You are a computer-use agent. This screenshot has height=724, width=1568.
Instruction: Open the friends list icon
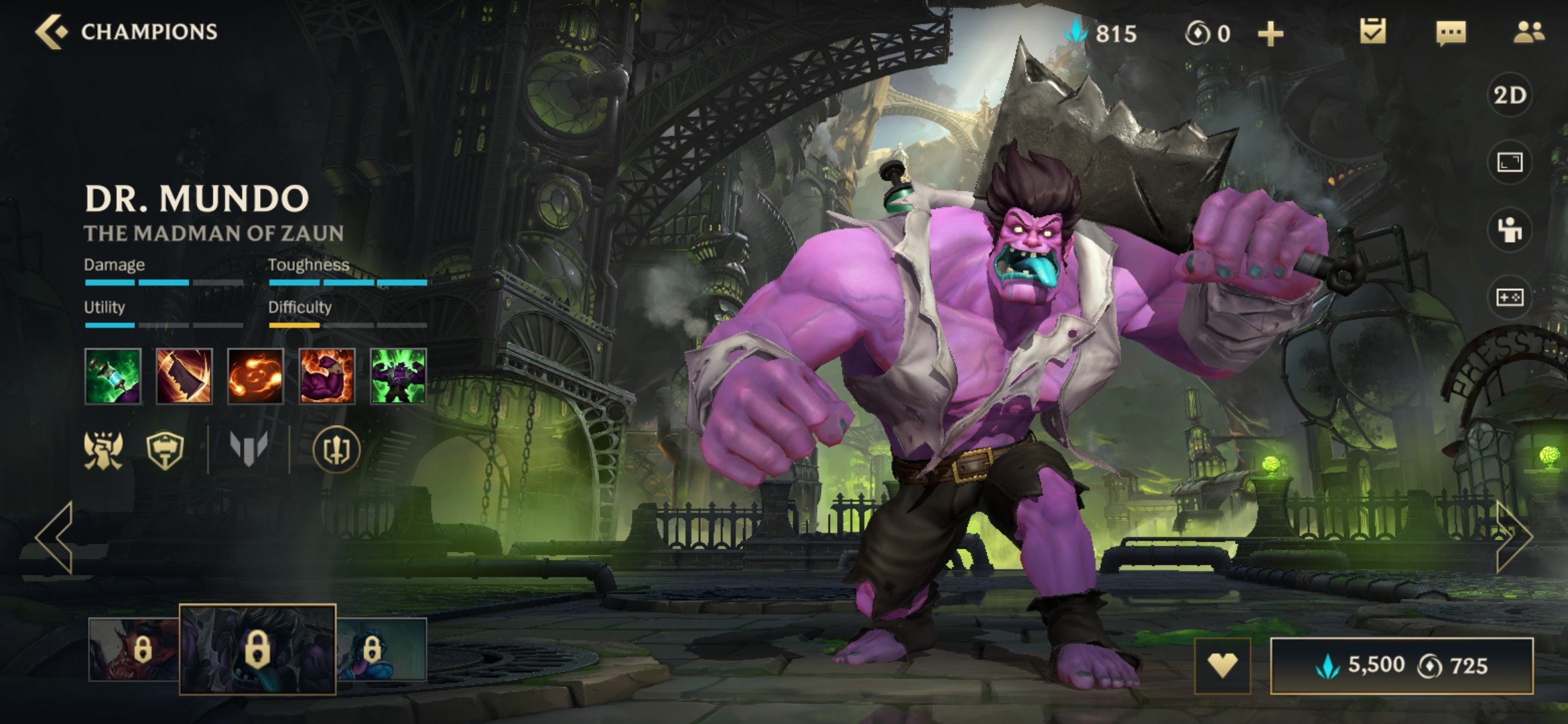[x=1528, y=32]
